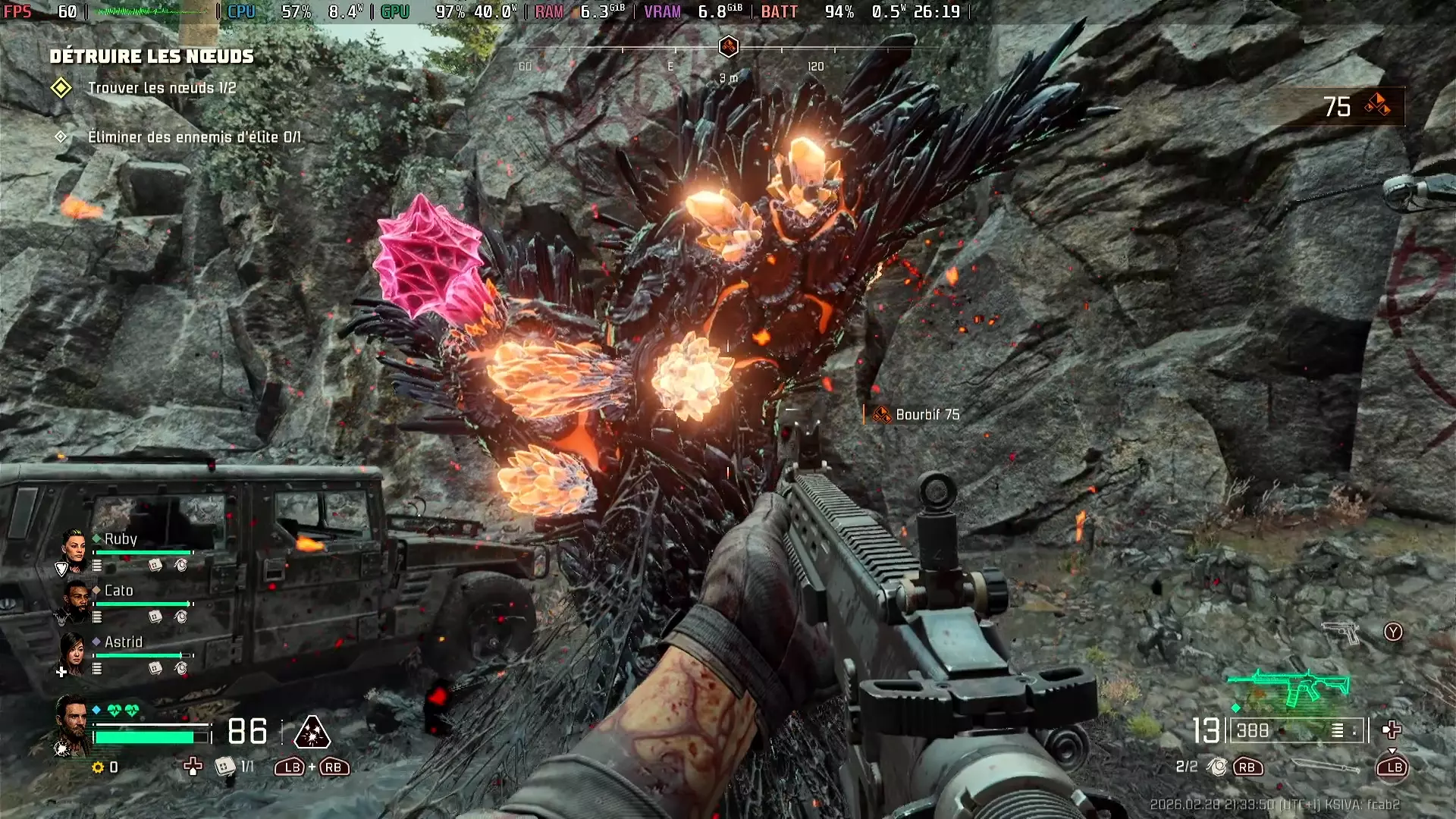Switch to the pistol sidearm icon

pos(1340,632)
